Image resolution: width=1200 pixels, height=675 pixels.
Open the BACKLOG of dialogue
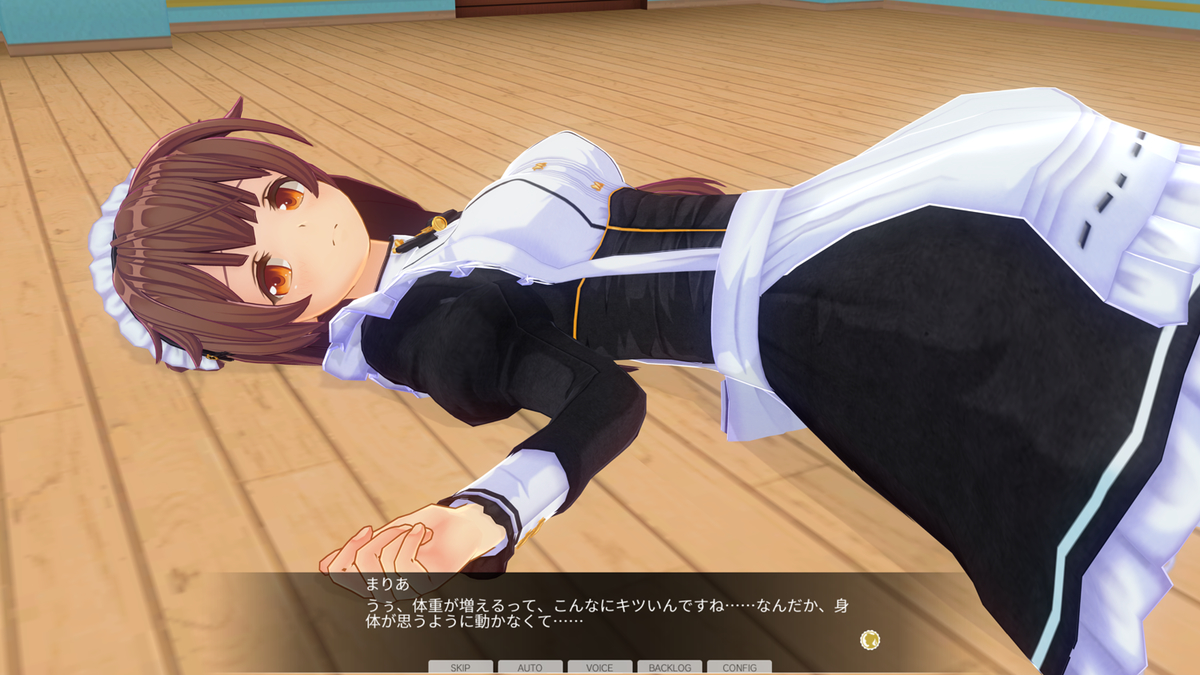669,667
